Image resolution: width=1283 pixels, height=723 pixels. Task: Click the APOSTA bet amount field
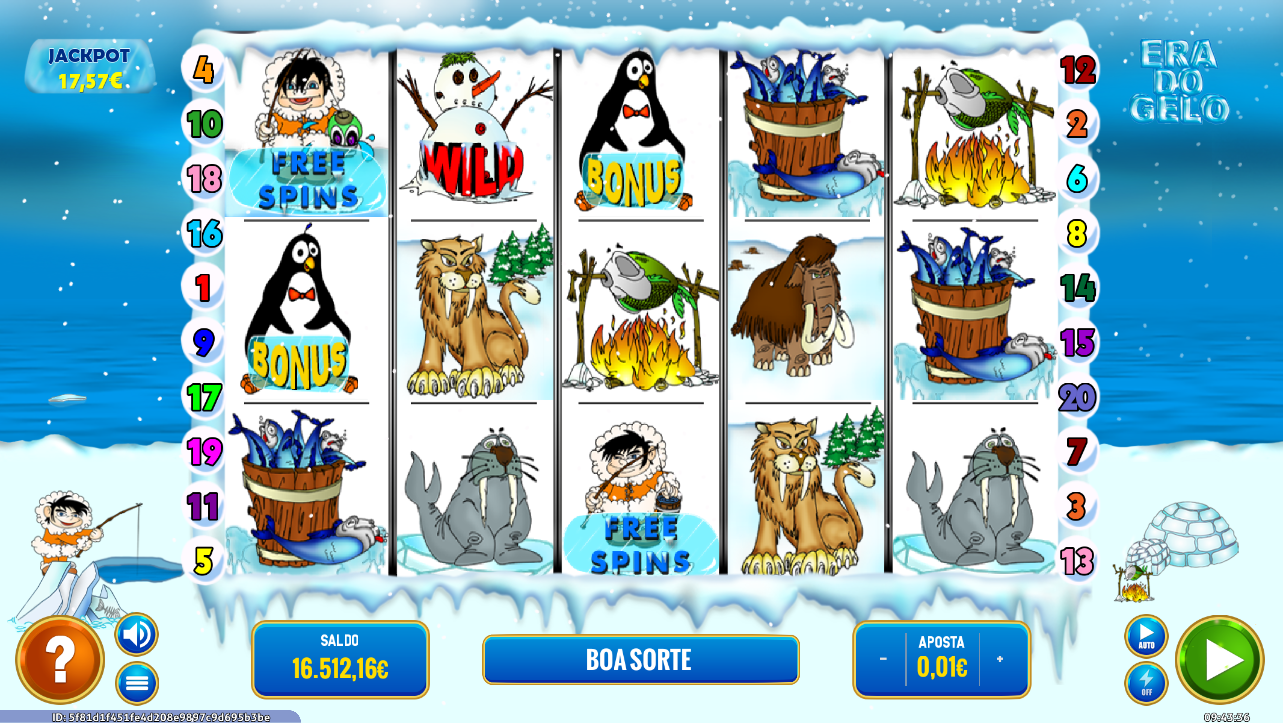point(944,659)
